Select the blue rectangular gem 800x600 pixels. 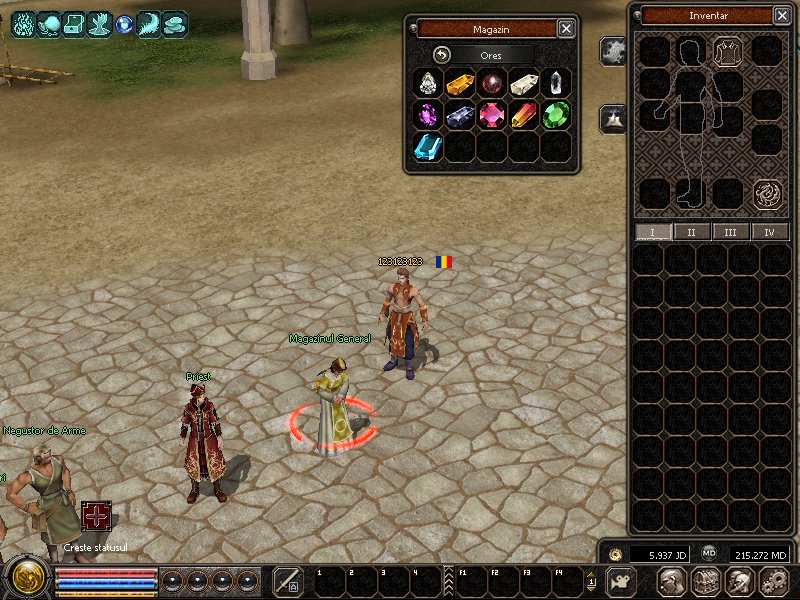tap(428, 147)
